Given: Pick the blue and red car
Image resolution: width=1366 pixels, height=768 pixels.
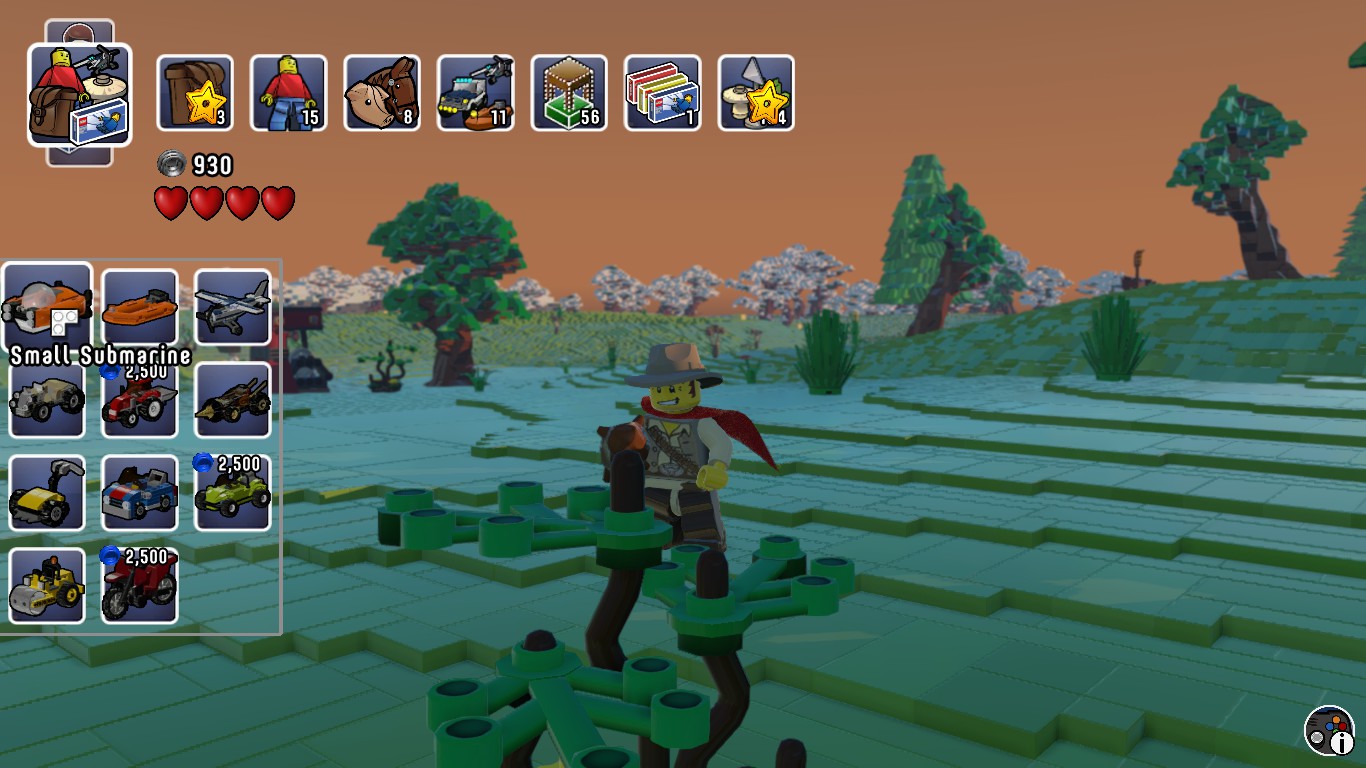Looking at the screenshot, I should point(140,493).
